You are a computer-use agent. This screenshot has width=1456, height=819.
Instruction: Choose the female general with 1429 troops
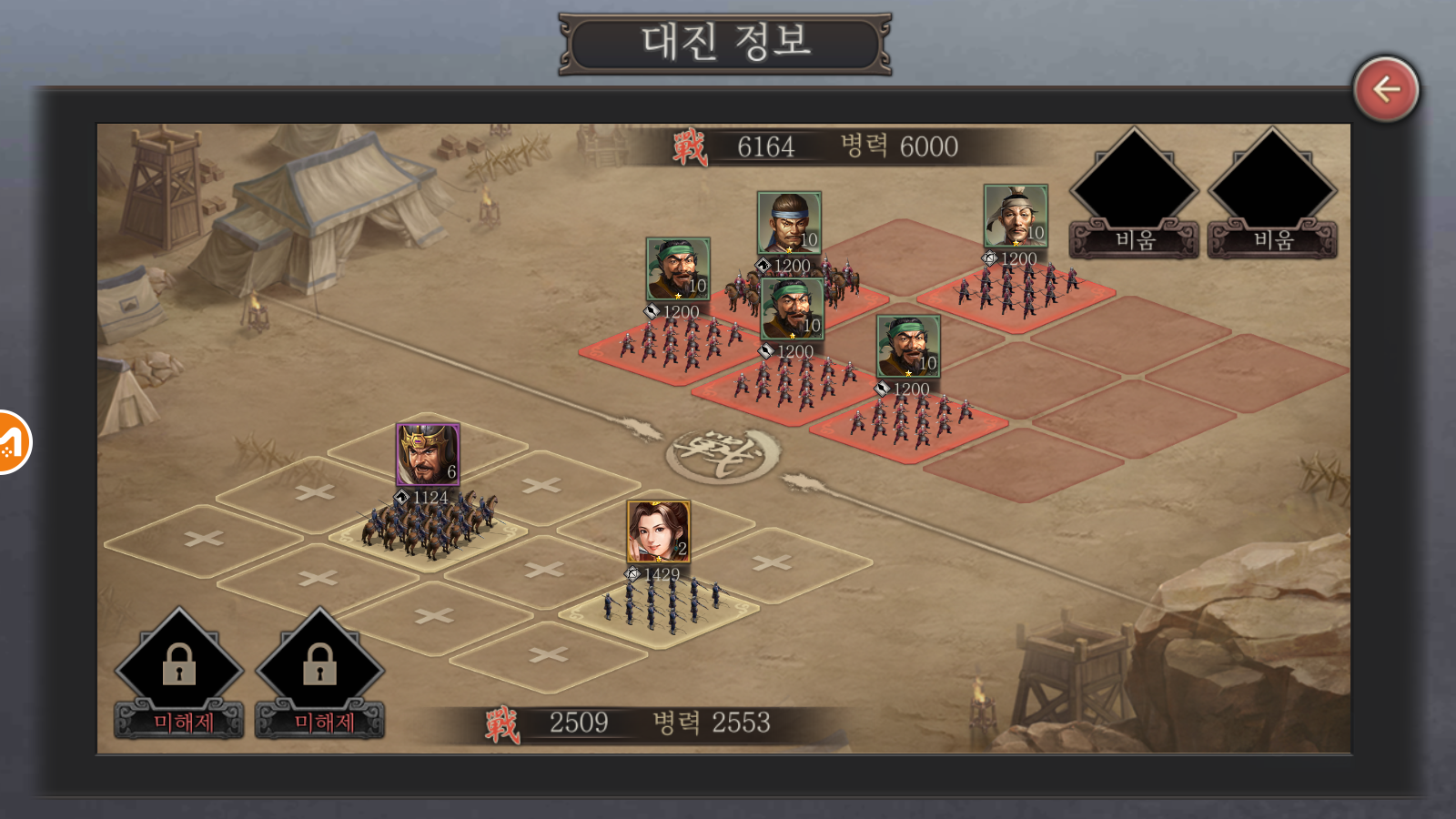[x=658, y=531]
